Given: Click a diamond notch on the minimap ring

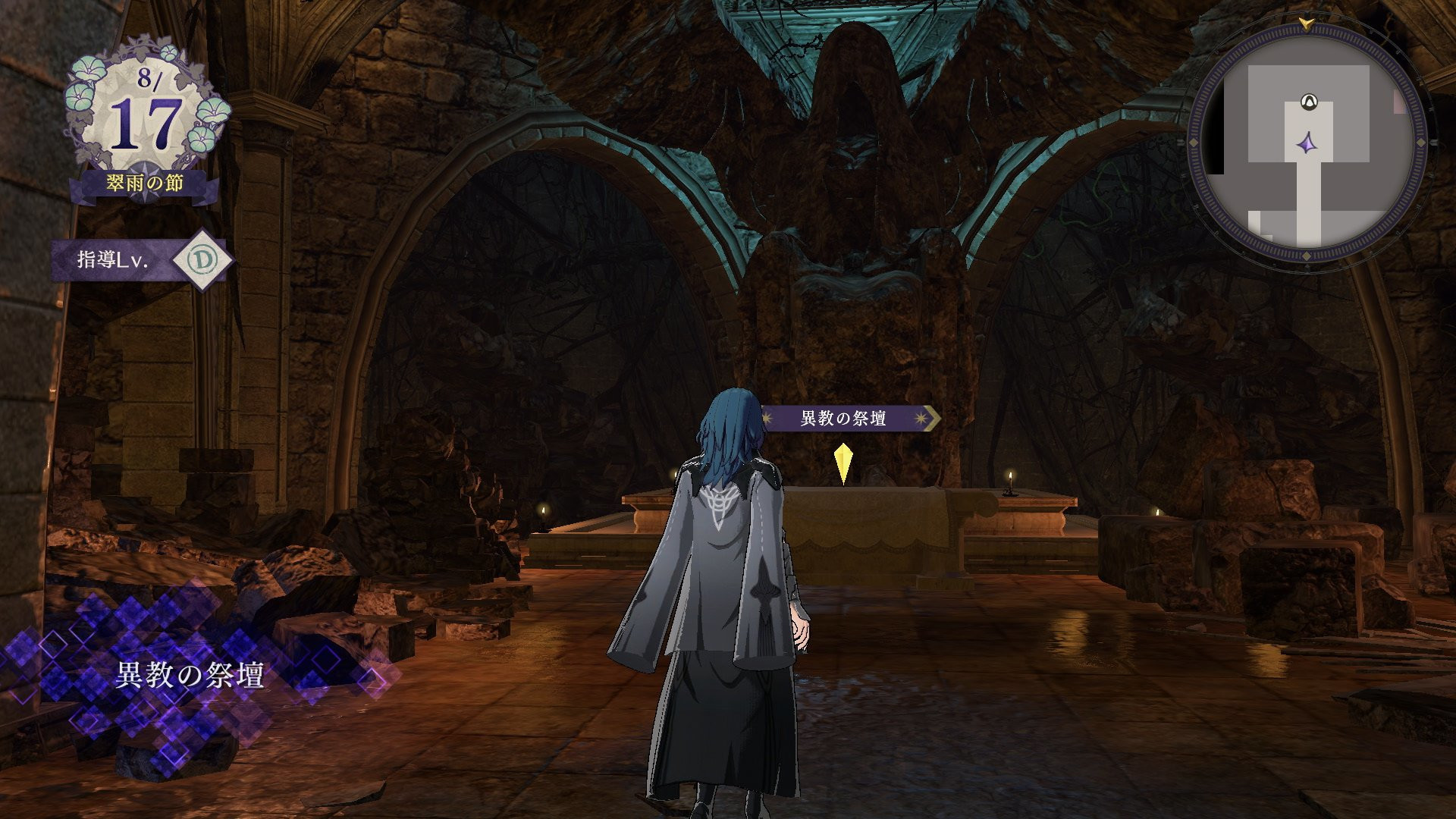Looking at the screenshot, I should coord(1419,142).
